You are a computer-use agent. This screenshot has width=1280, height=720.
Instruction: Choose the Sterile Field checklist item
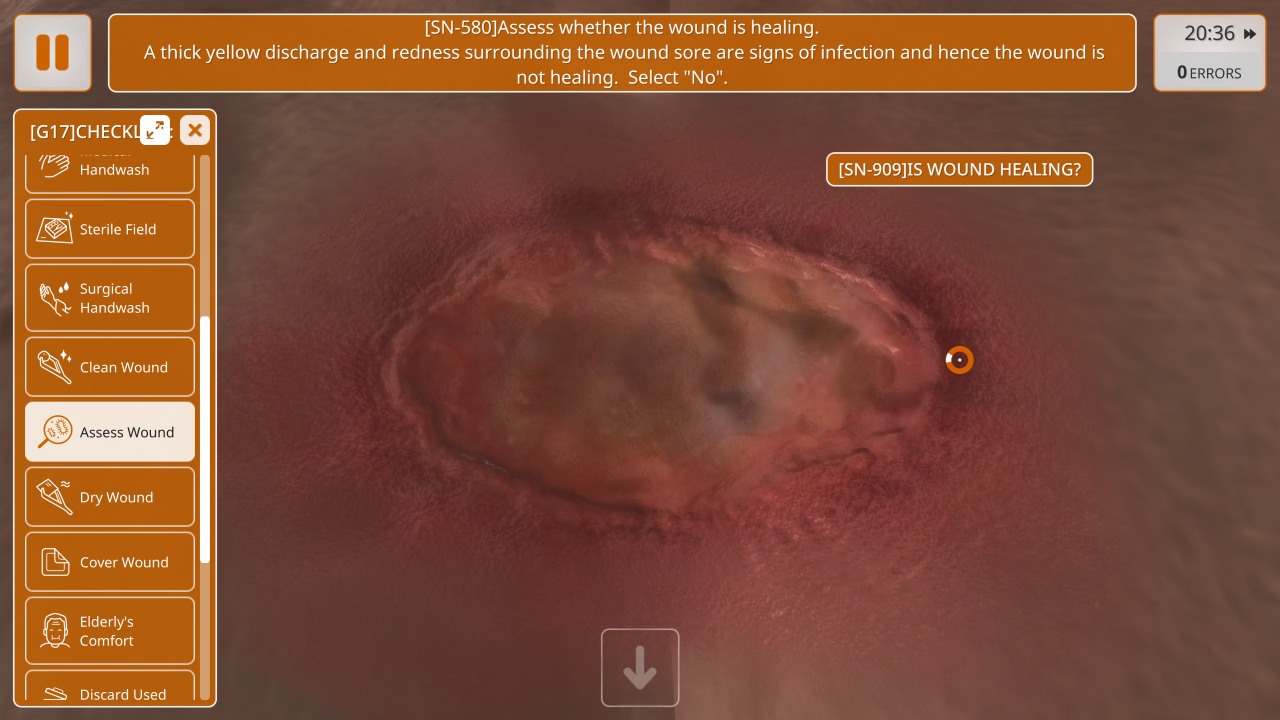pyautogui.click(x=110, y=229)
